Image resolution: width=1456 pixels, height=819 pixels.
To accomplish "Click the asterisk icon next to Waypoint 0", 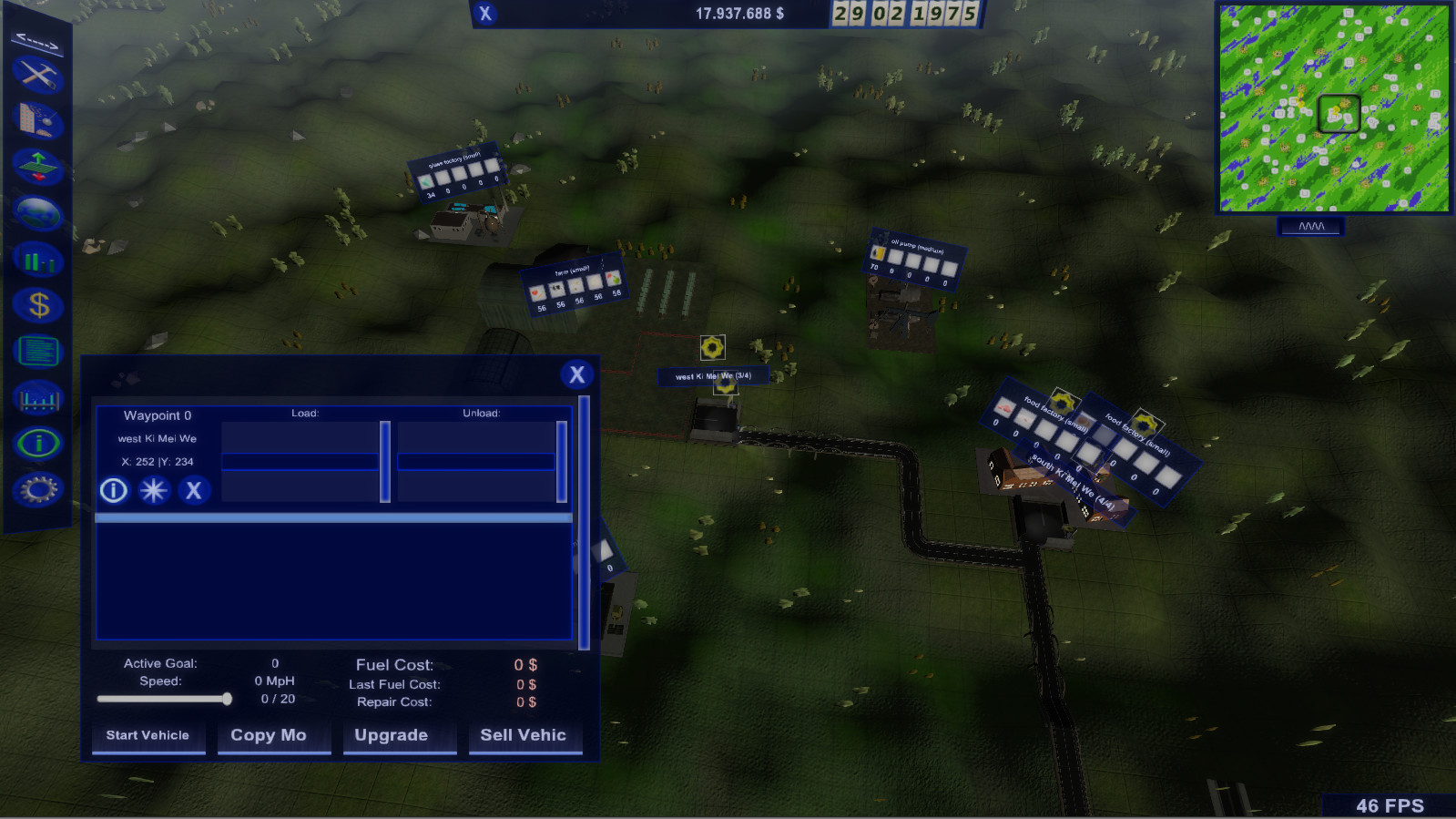I will pyautogui.click(x=153, y=490).
